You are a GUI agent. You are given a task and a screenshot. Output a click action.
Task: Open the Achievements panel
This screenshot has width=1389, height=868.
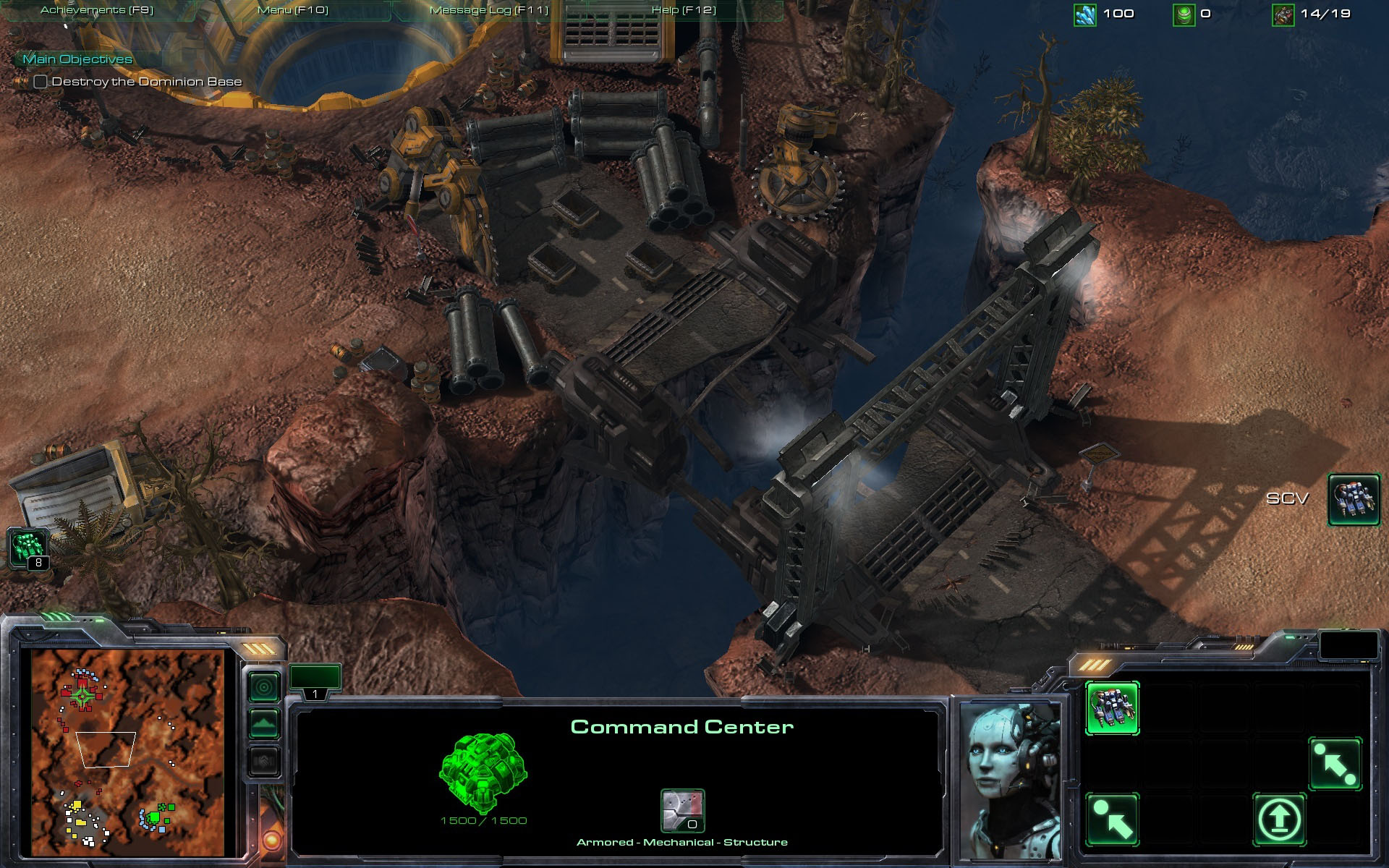pos(97,10)
